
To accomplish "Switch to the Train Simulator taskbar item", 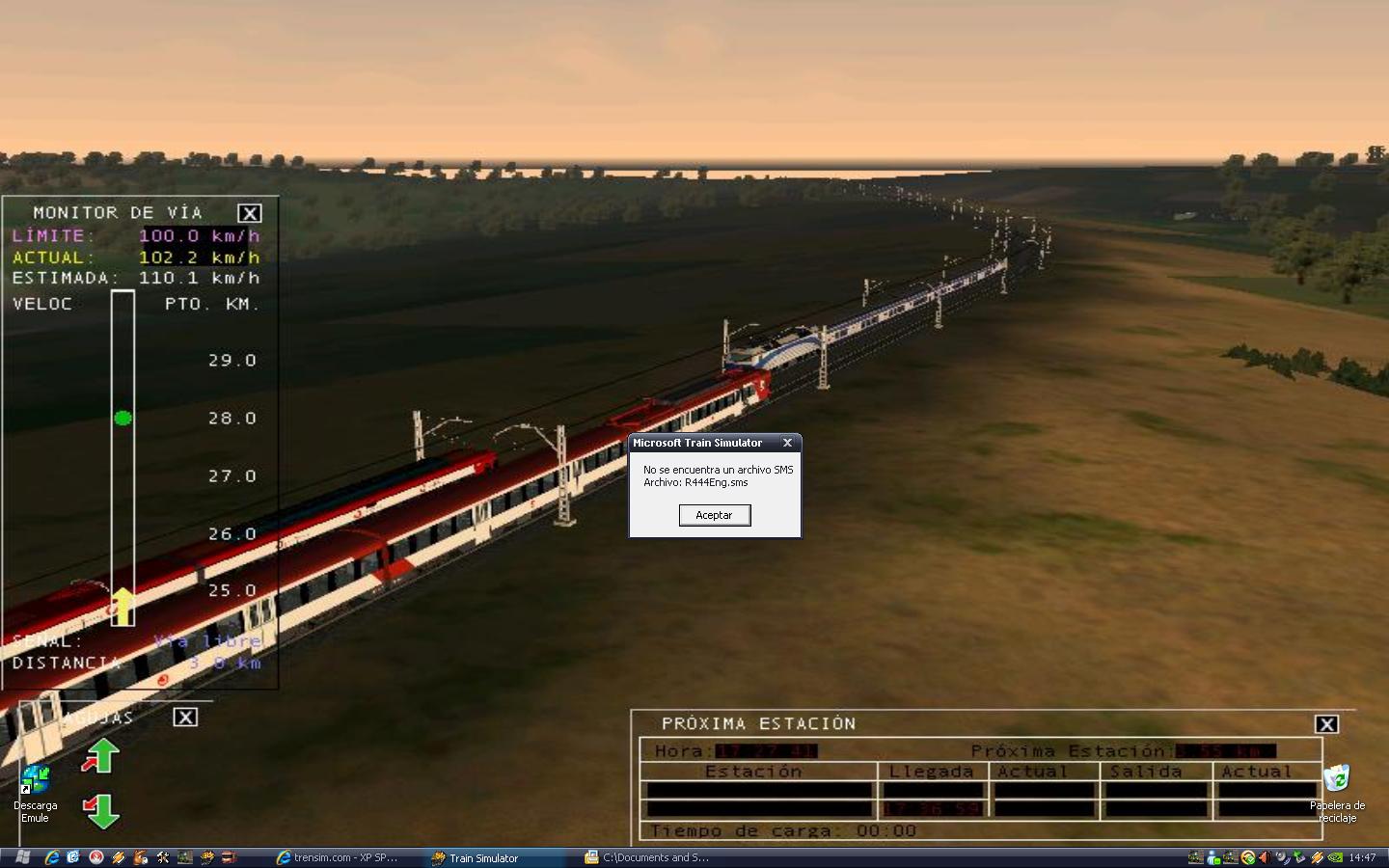I will pos(483,857).
